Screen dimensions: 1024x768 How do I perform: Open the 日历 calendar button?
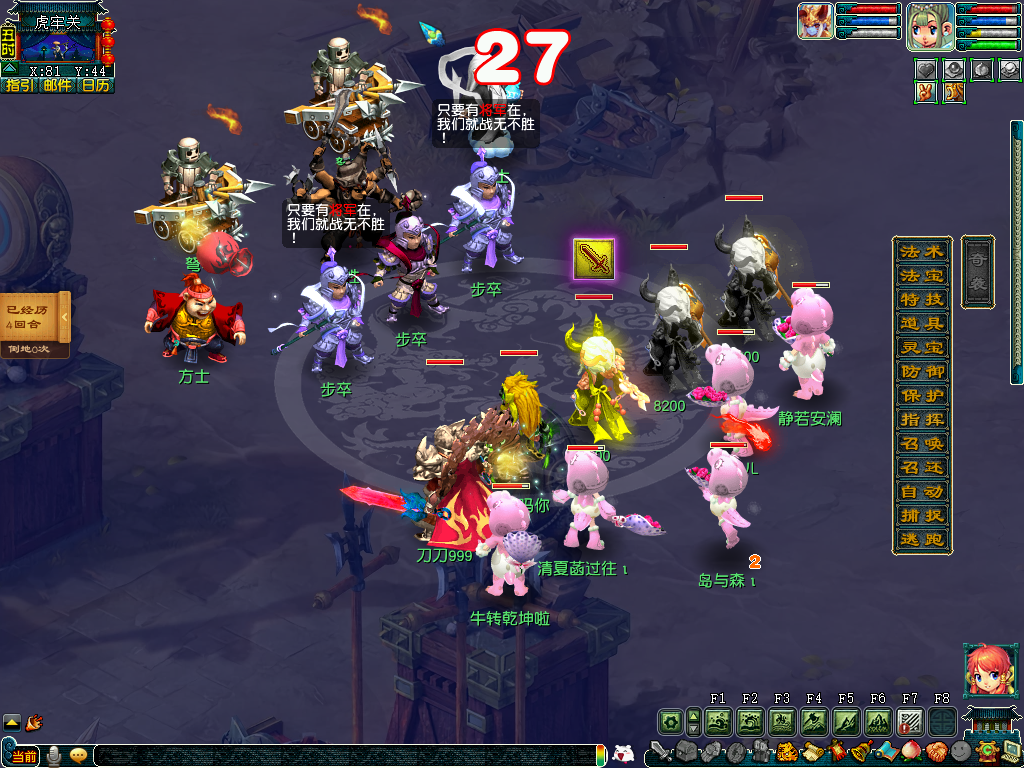[96, 86]
